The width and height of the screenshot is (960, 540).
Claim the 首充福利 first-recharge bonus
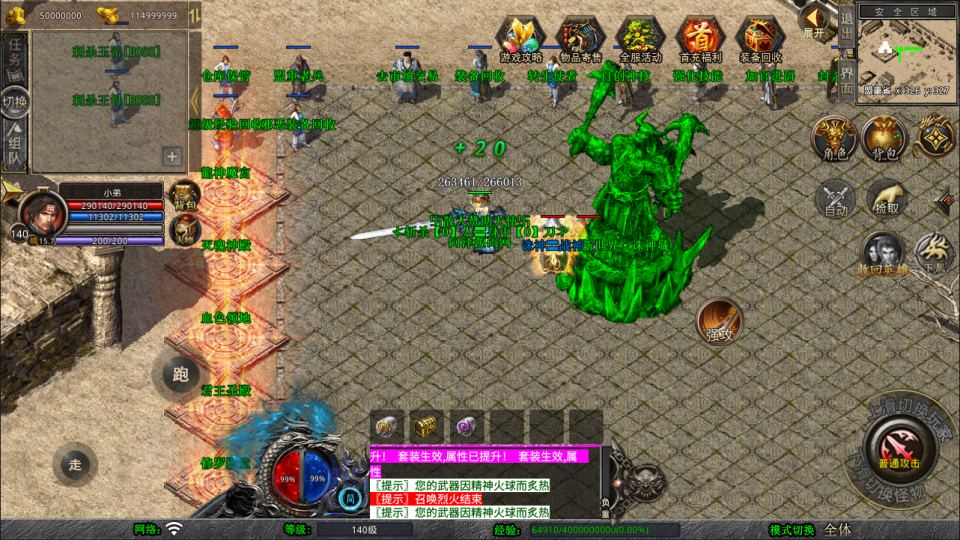click(x=700, y=39)
